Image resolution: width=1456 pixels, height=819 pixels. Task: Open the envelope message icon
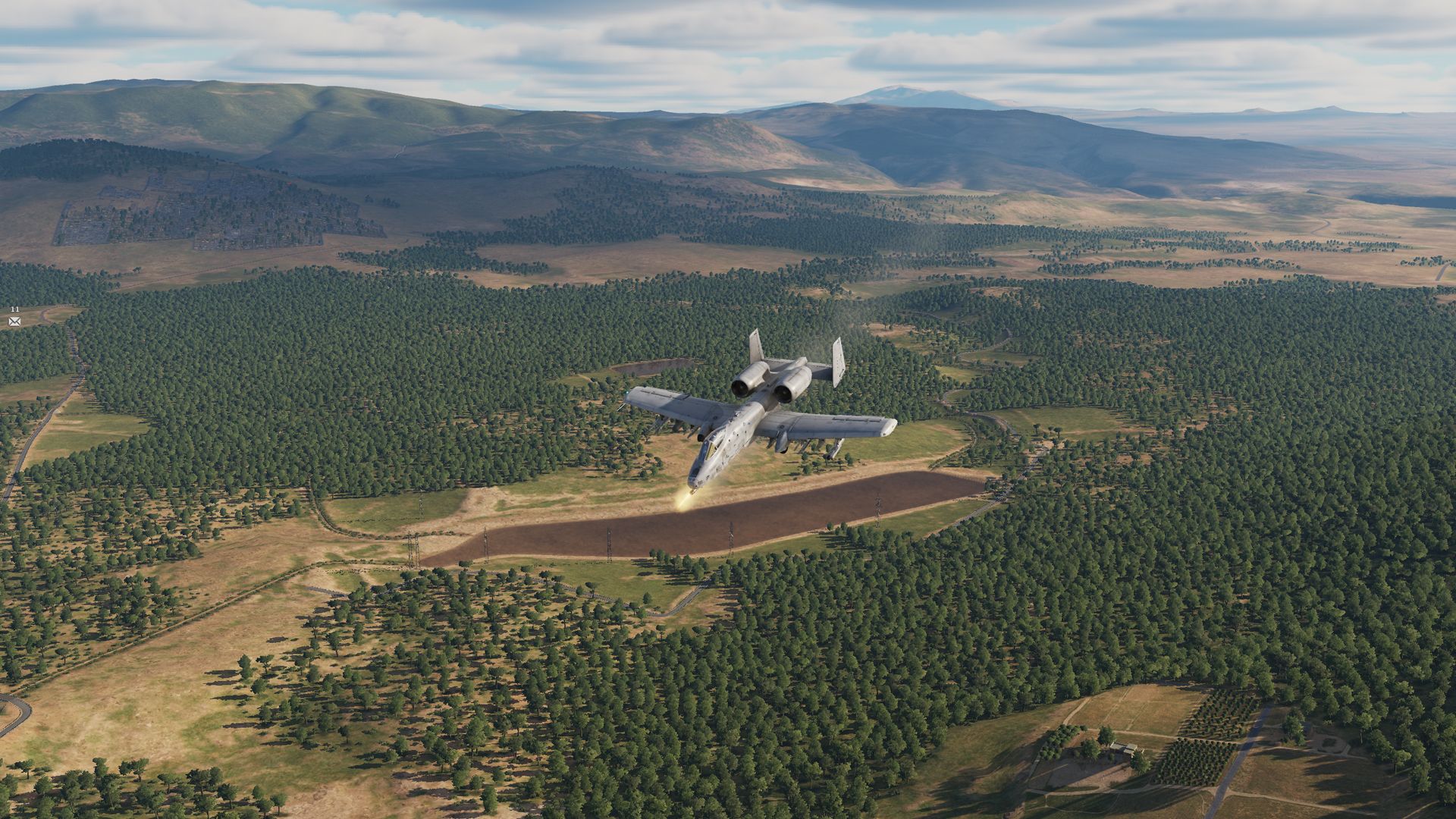tap(14, 322)
